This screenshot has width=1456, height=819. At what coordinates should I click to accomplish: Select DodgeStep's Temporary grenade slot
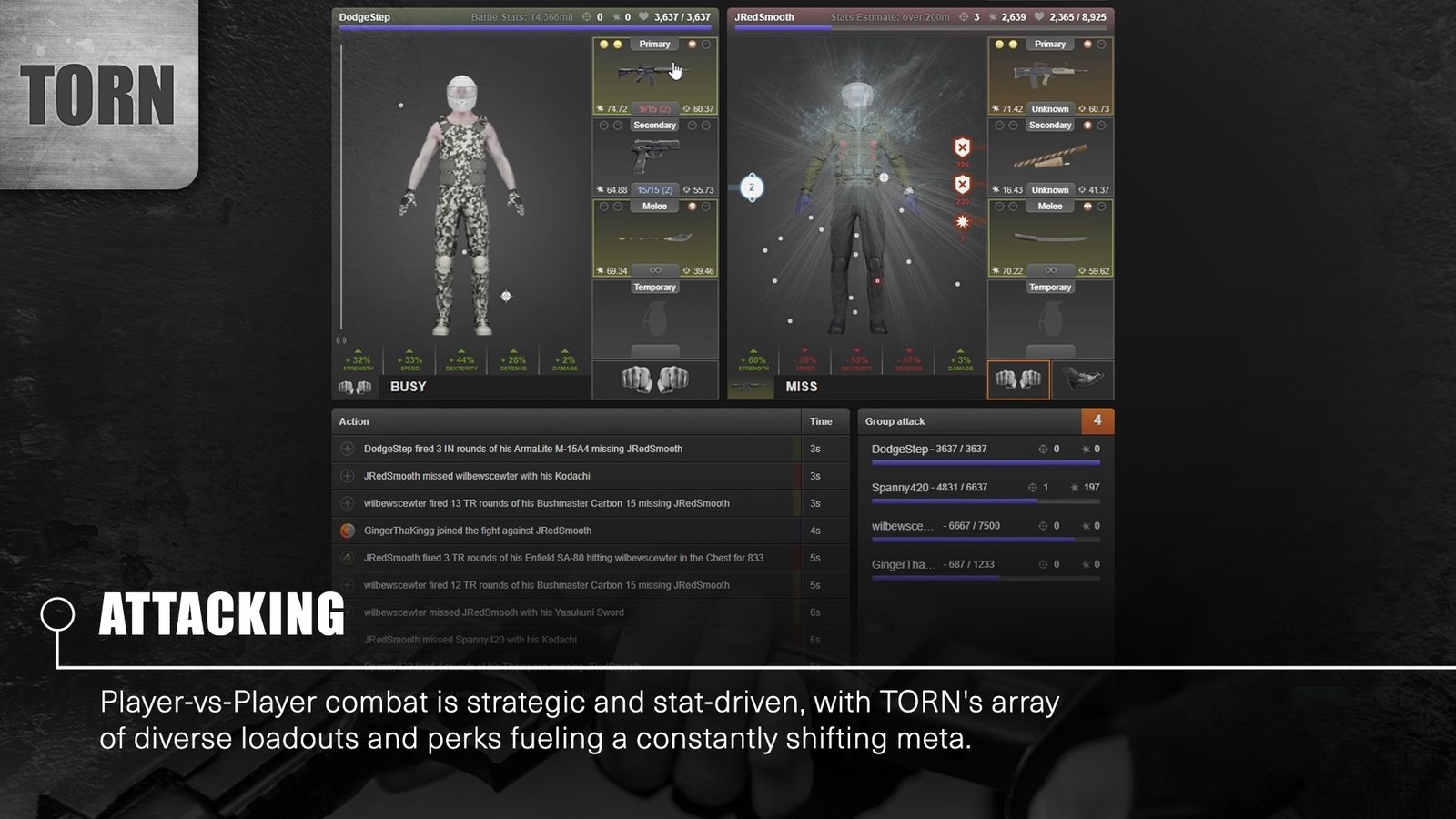point(654,320)
